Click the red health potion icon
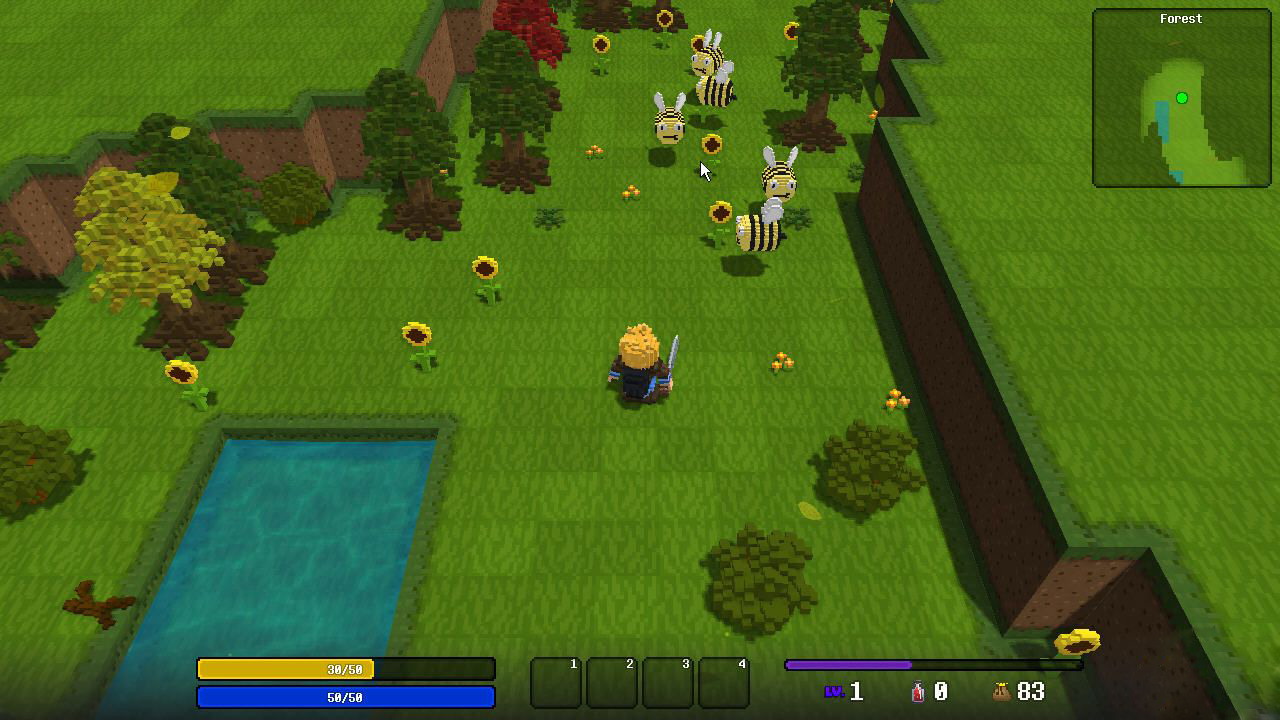The height and width of the screenshot is (720, 1280). [x=918, y=691]
